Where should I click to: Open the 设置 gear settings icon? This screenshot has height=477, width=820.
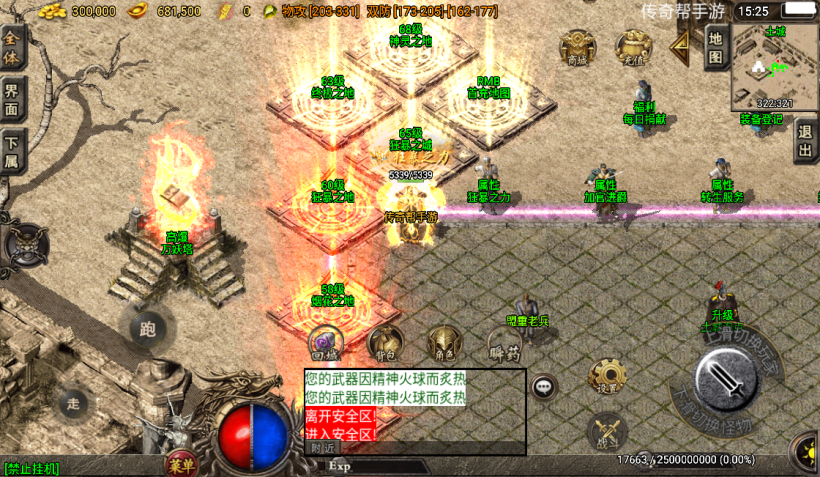607,377
